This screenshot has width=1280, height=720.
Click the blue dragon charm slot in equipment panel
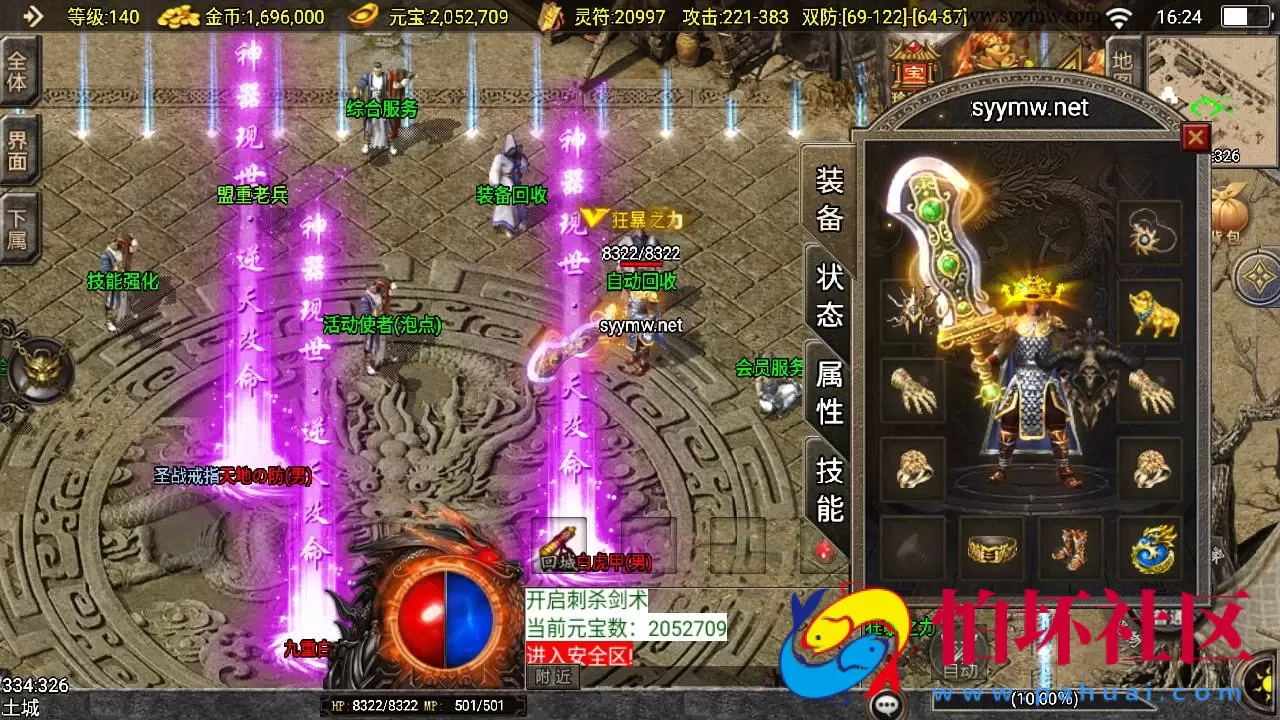point(1149,546)
